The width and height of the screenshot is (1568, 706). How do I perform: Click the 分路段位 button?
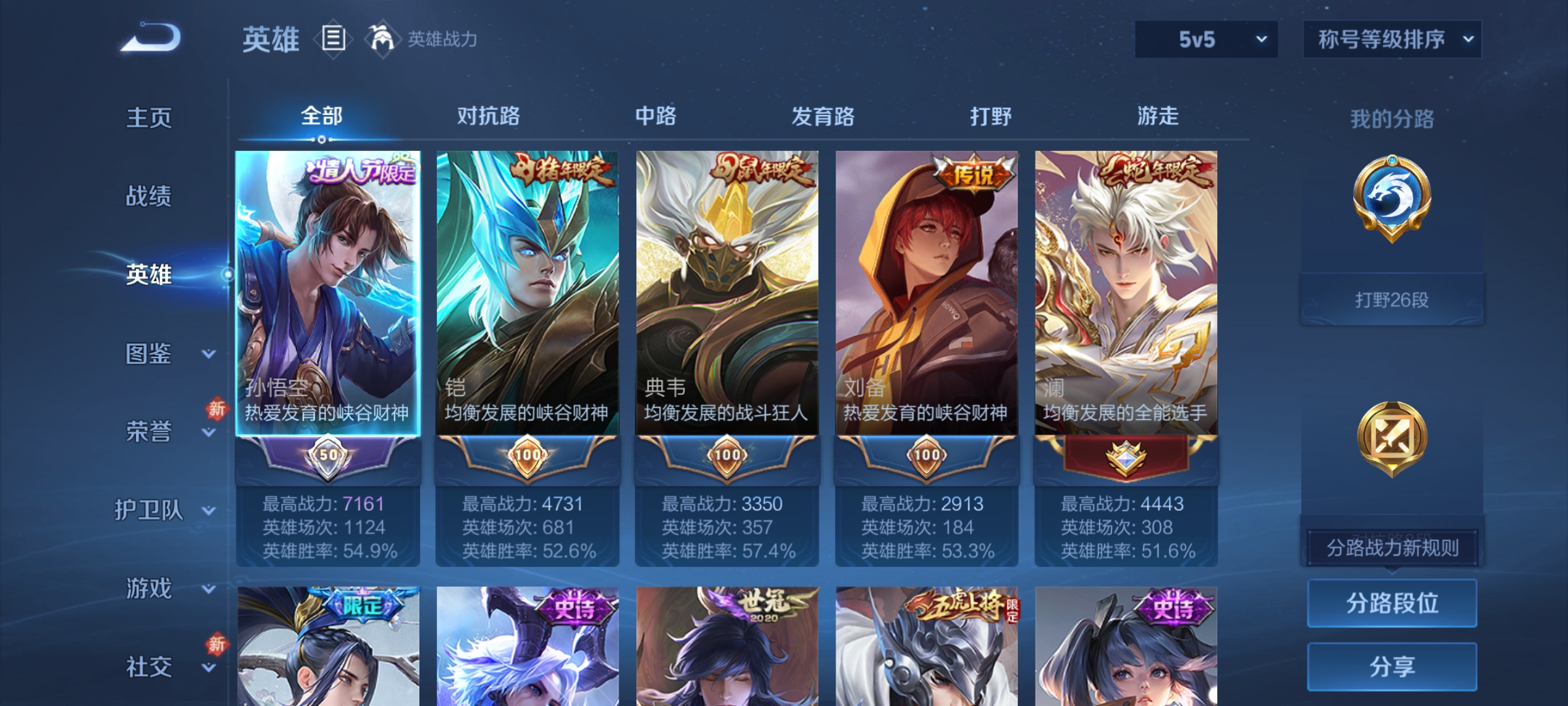(1392, 602)
